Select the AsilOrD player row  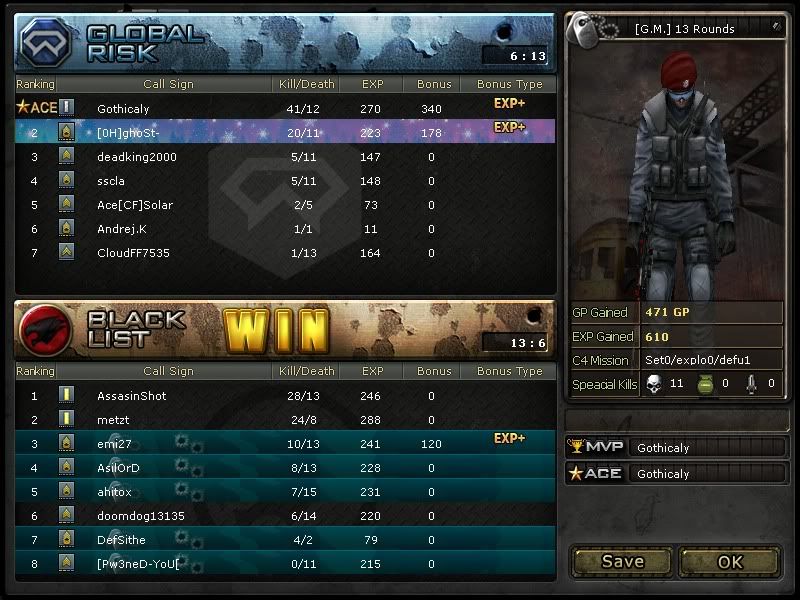[285, 468]
